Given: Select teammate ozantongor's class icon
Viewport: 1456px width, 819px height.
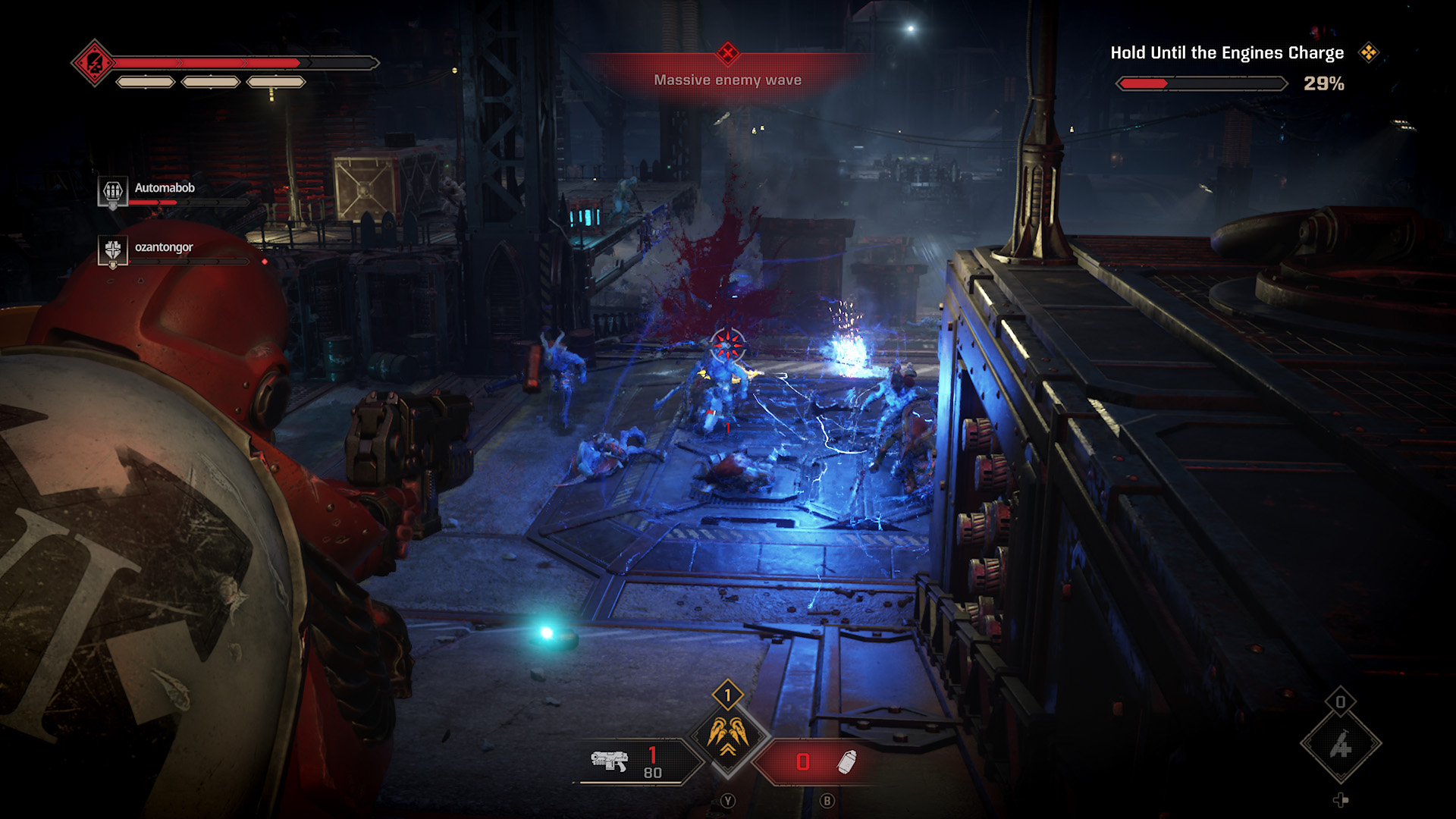Looking at the screenshot, I should tap(113, 250).
